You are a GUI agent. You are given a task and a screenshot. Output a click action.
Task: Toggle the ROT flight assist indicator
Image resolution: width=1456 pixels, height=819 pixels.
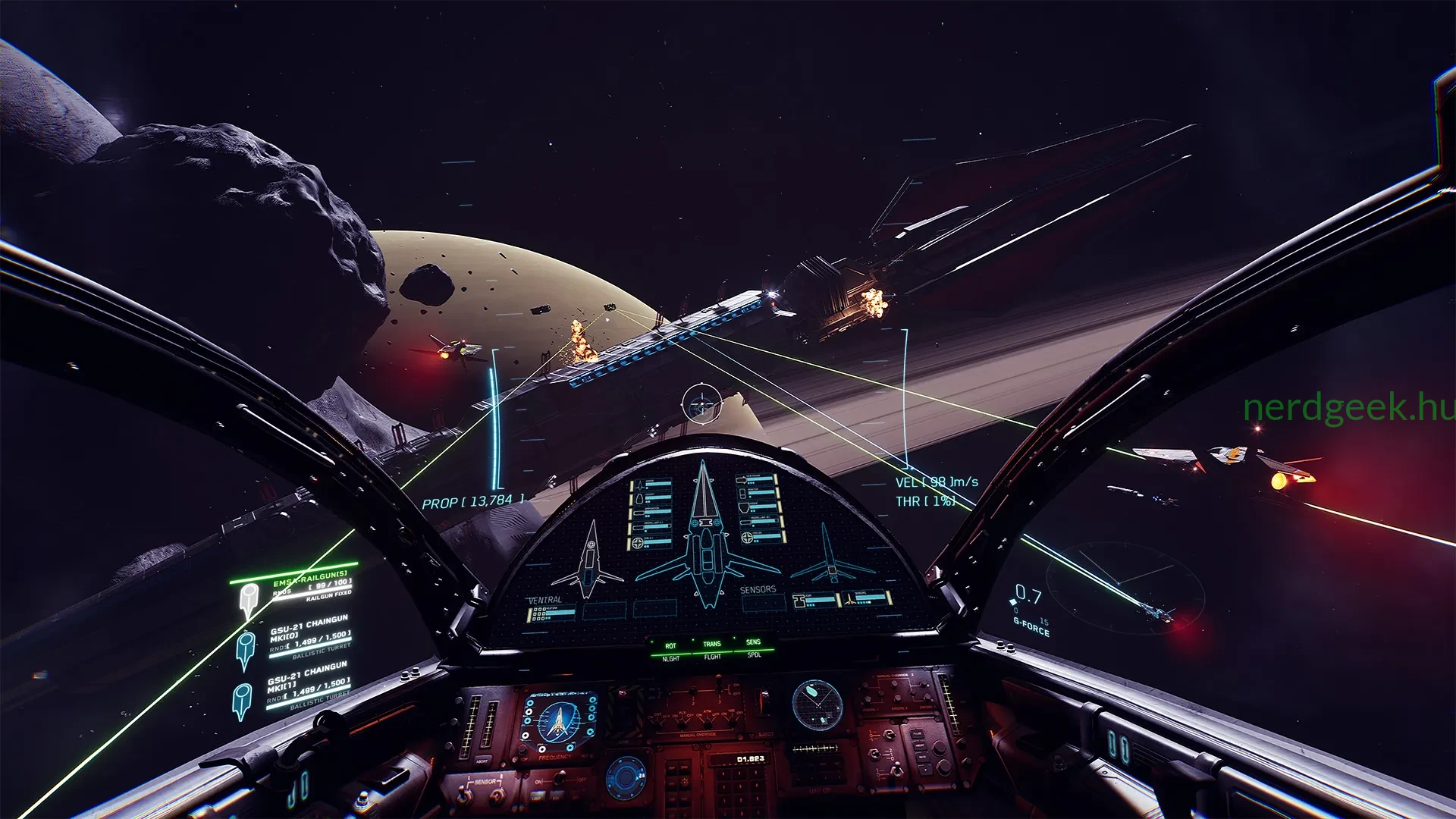click(x=670, y=646)
